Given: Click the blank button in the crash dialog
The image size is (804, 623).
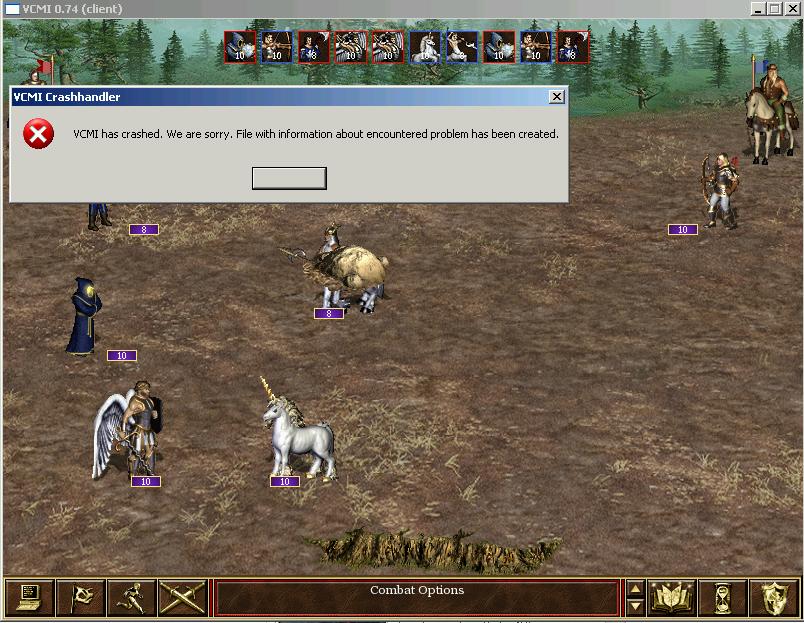Looking at the screenshot, I should tap(289, 178).
